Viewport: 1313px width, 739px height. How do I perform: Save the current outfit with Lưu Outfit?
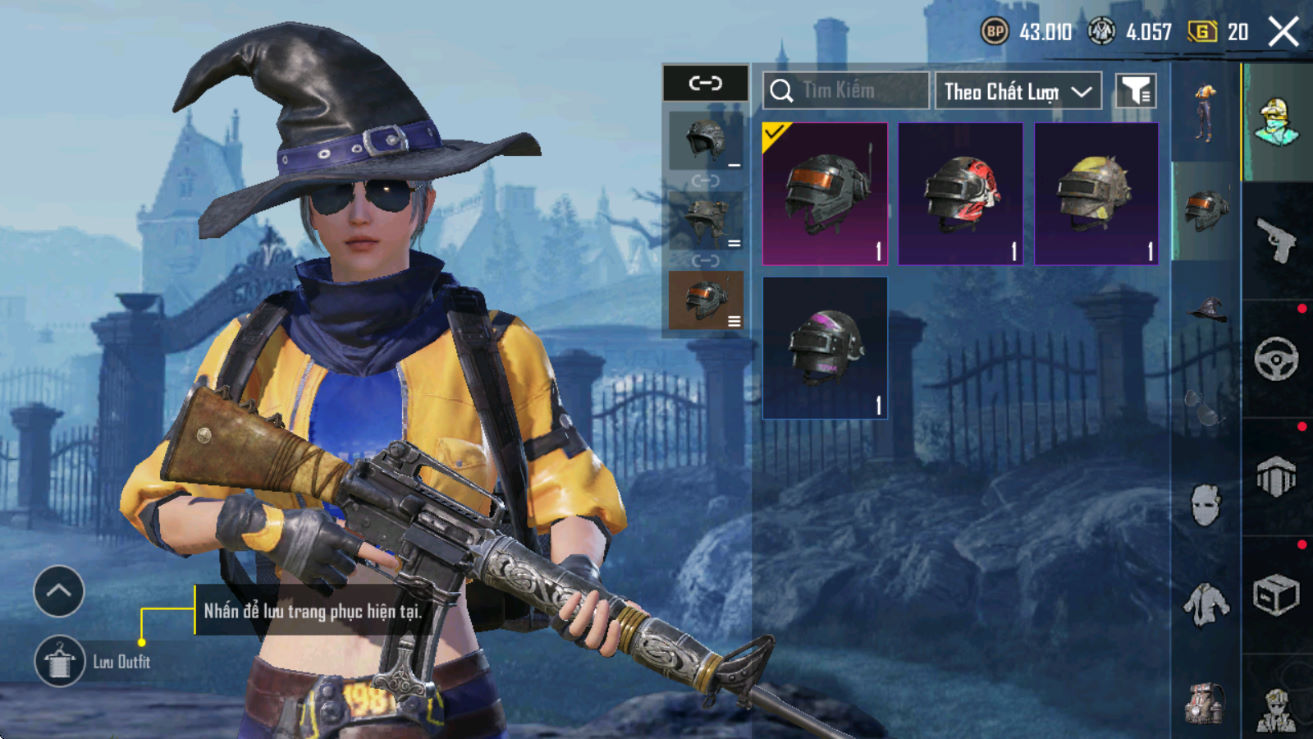click(59, 661)
